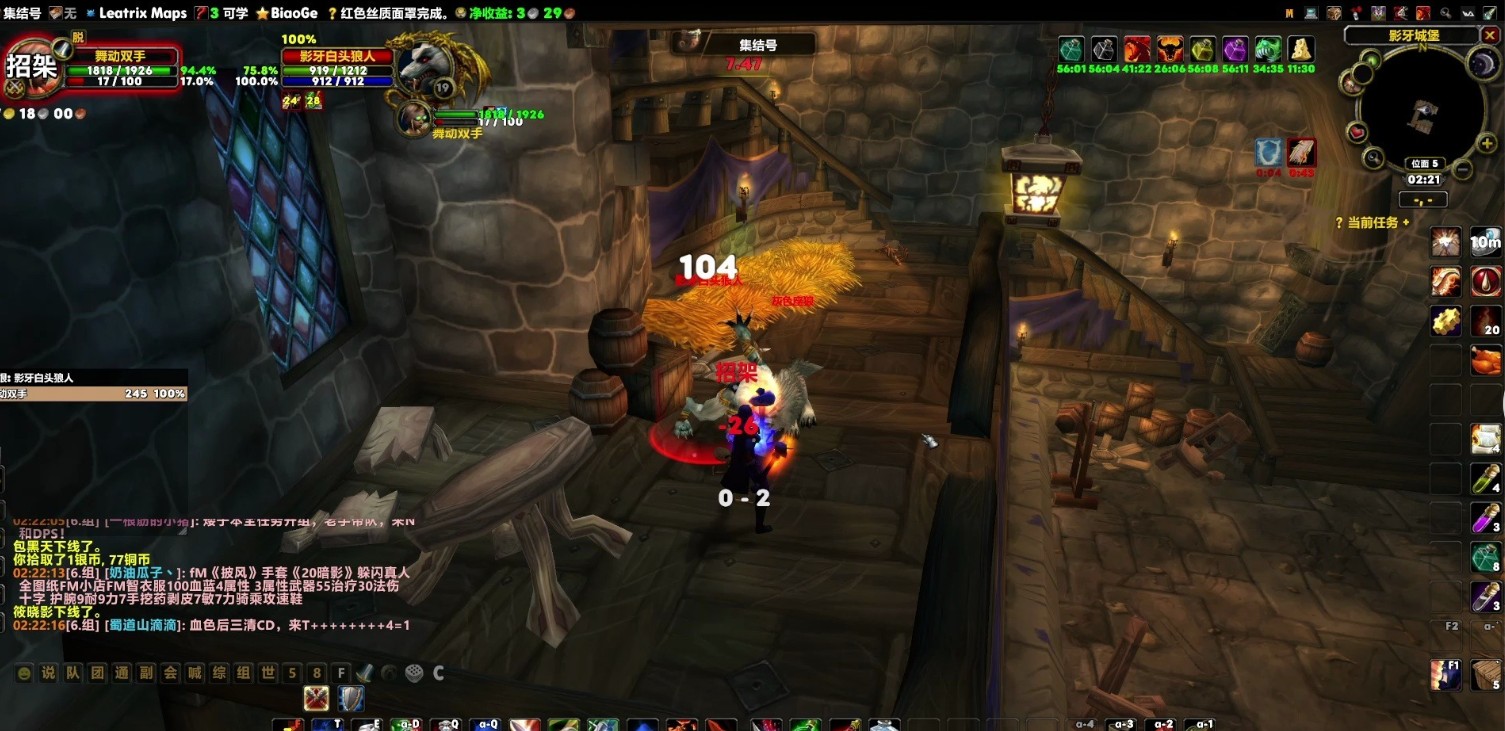Screen dimensions: 1505x731
Task: Activate the shield defensive stance icon
Action: pyautogui.click(x=351, y=698)
